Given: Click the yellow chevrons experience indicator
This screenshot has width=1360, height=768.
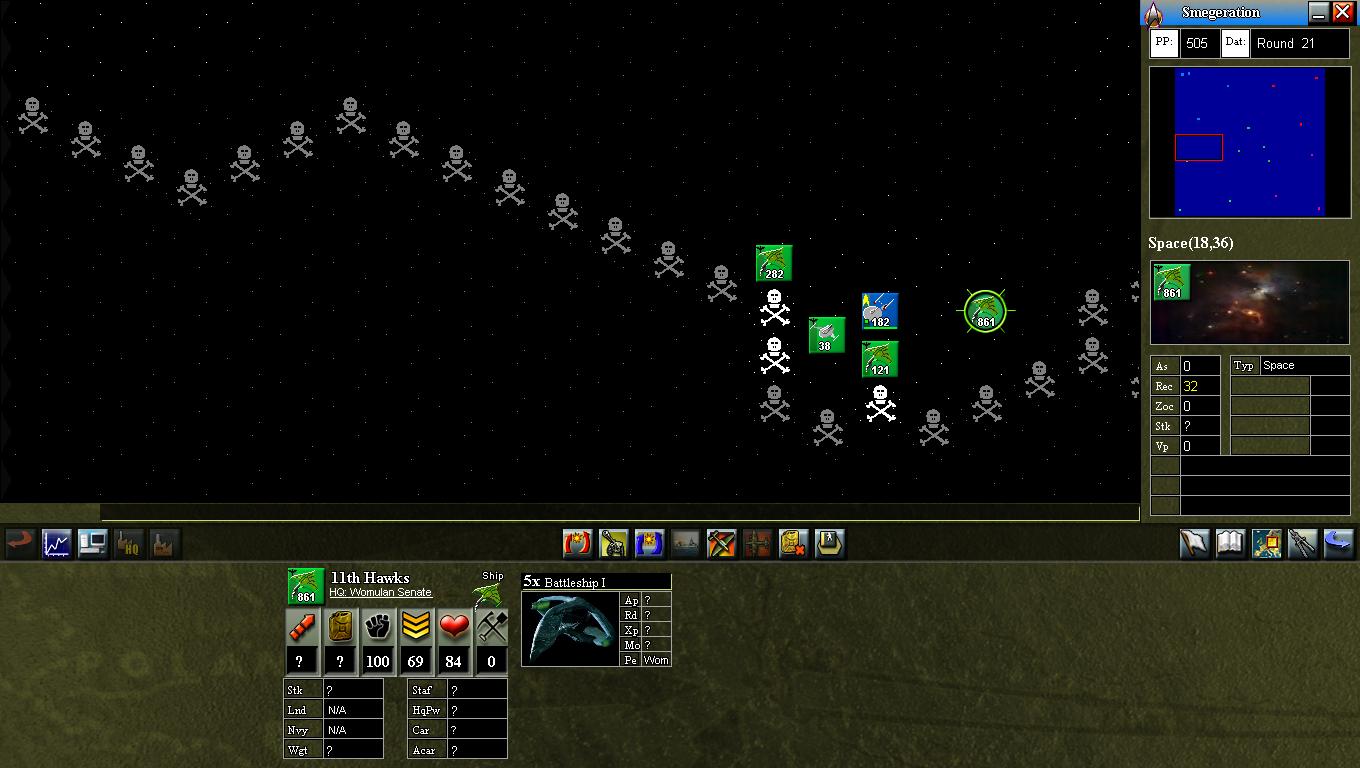Looking at the screenshot, I should [414, 628].
